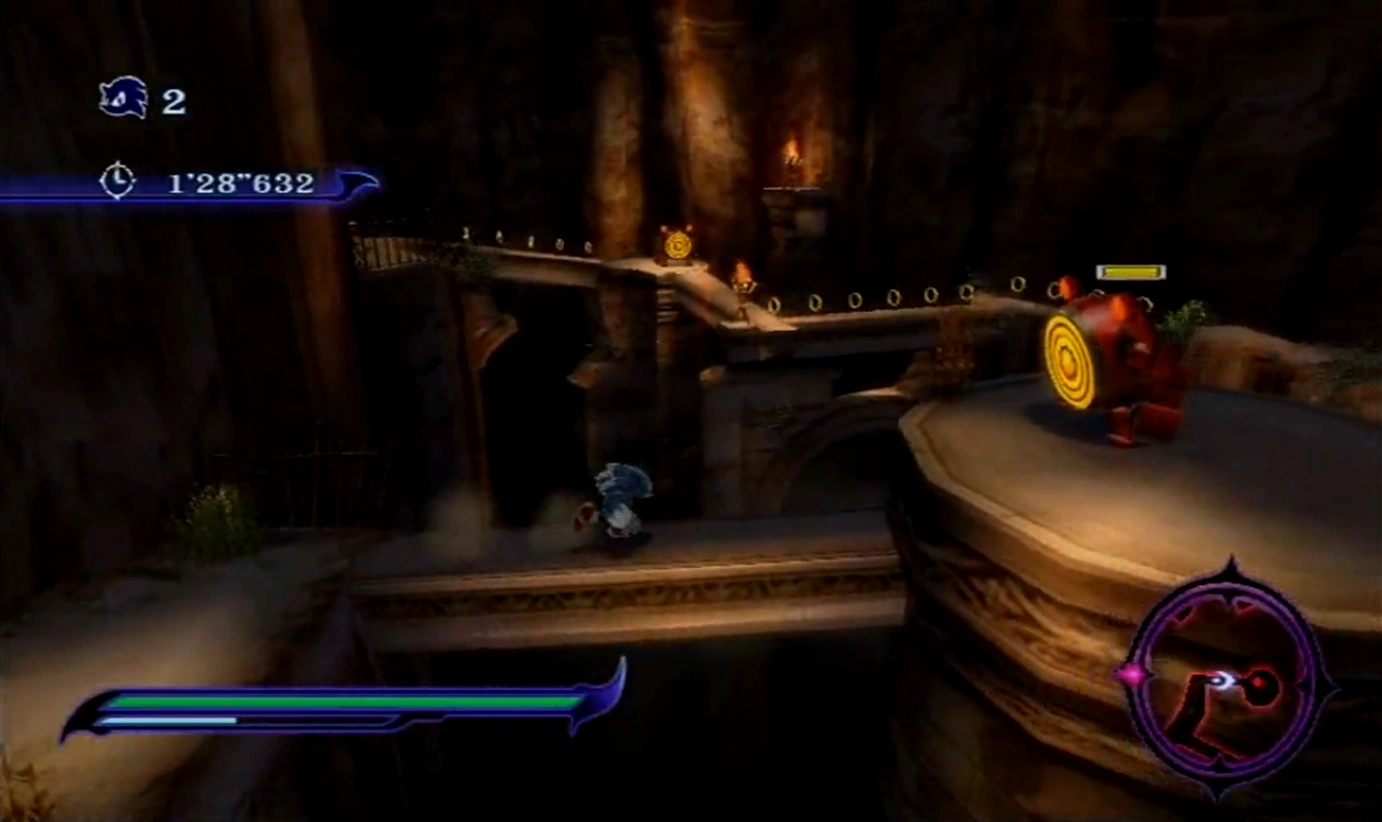The image size is (1382, 822).
Task: Click the Sonic head lives icon
Action: [124, 98]
